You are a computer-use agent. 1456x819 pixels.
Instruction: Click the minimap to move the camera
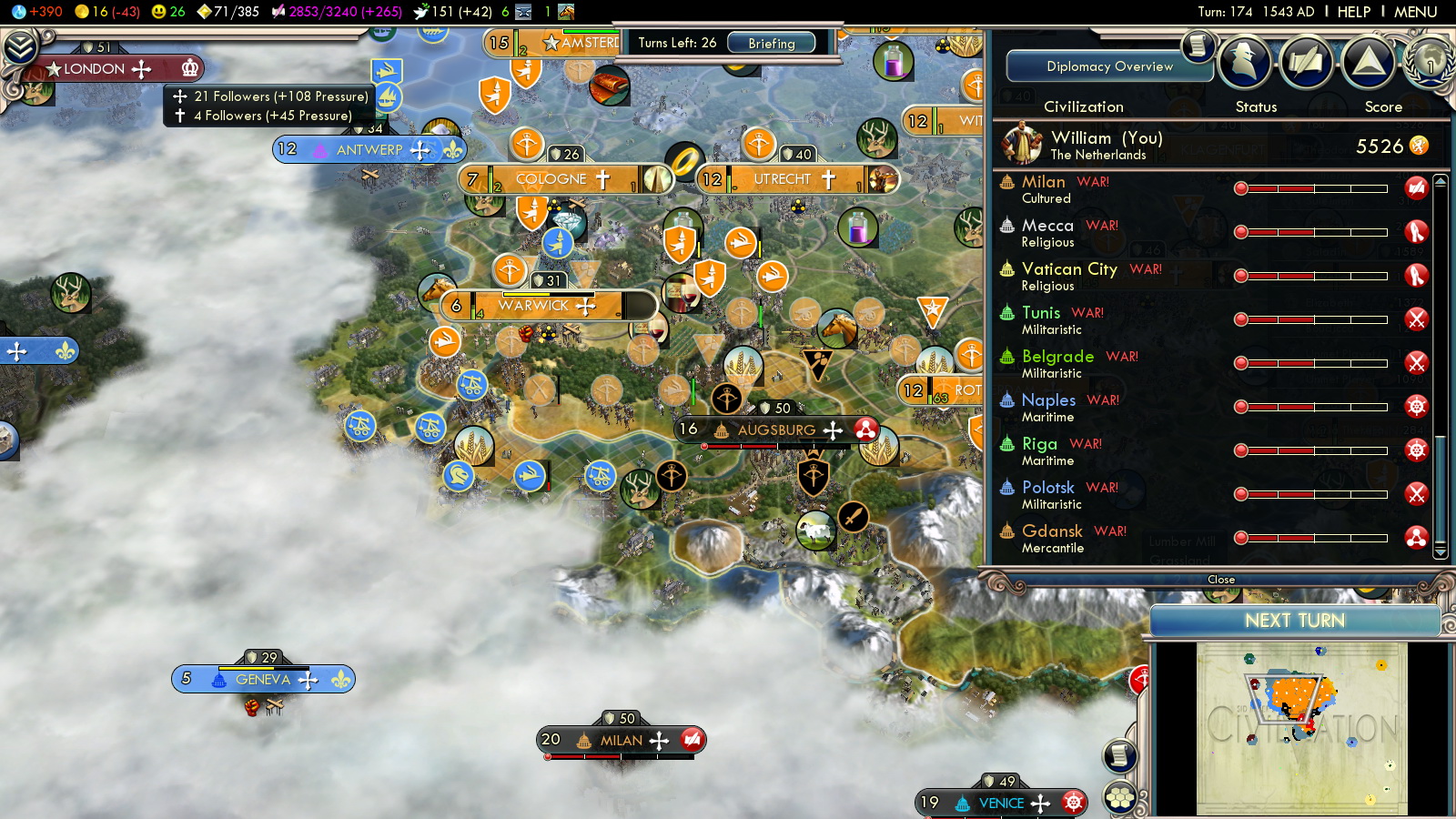pos(1301,728)
